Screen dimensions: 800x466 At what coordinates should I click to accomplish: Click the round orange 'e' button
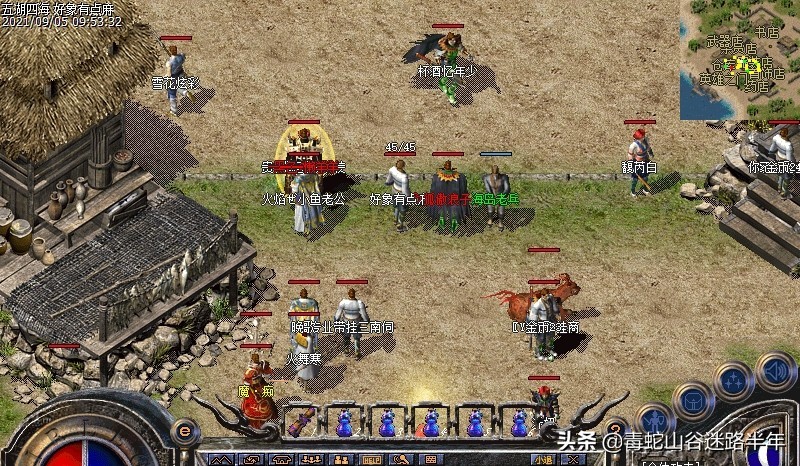pyautogui.click(x=183, y=429)
